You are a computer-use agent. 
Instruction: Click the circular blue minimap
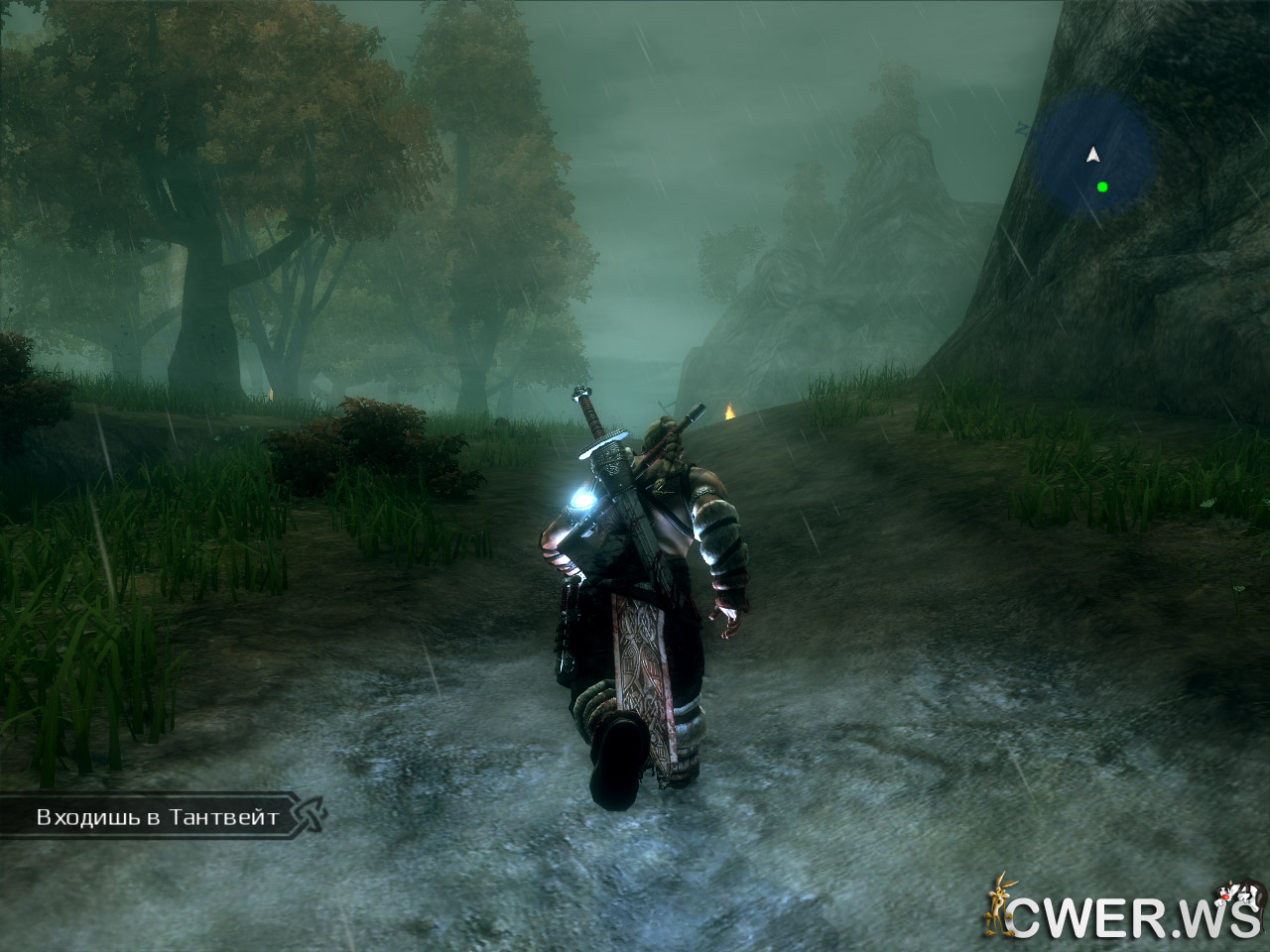point(1094,154)
